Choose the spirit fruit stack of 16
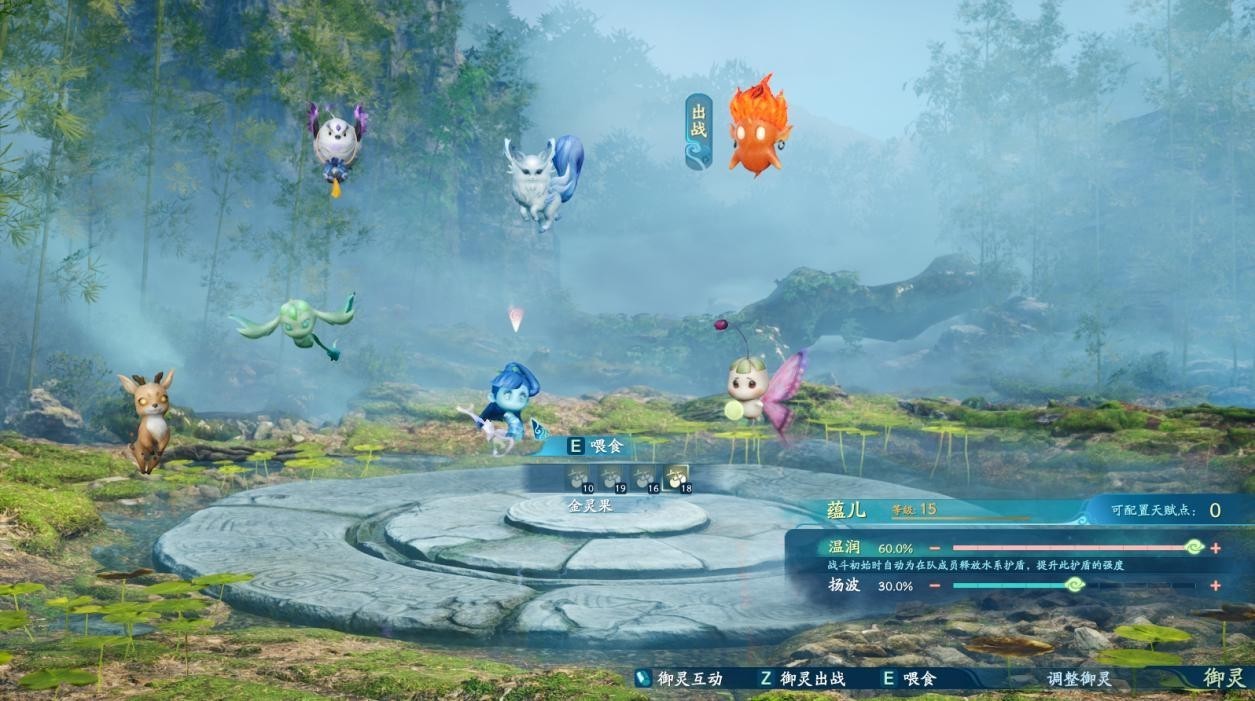 644,478
